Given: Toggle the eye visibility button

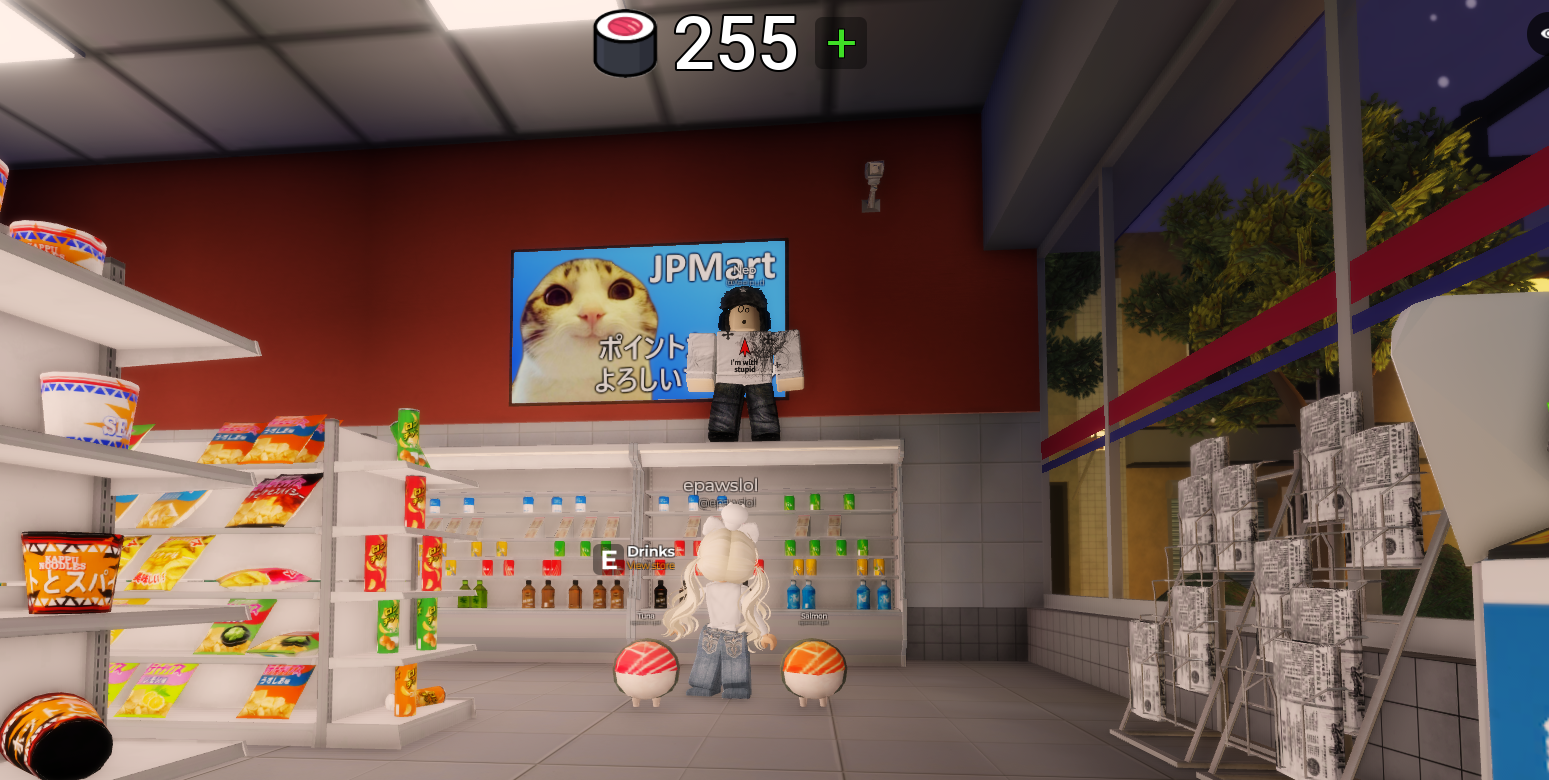Looking at the screenshot, I should (1541, 35).
